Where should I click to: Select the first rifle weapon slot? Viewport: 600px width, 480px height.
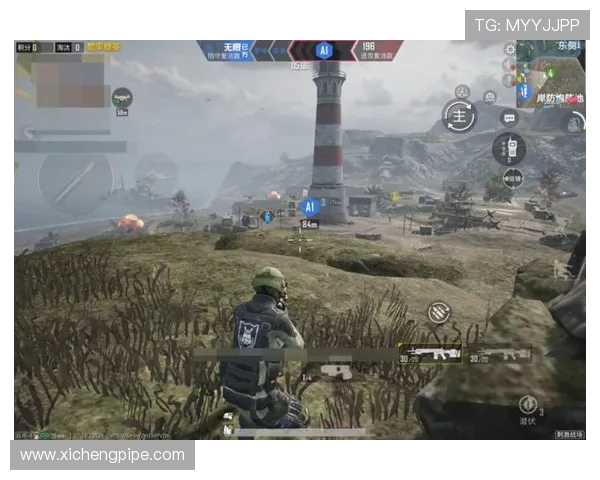pos(429,353)
